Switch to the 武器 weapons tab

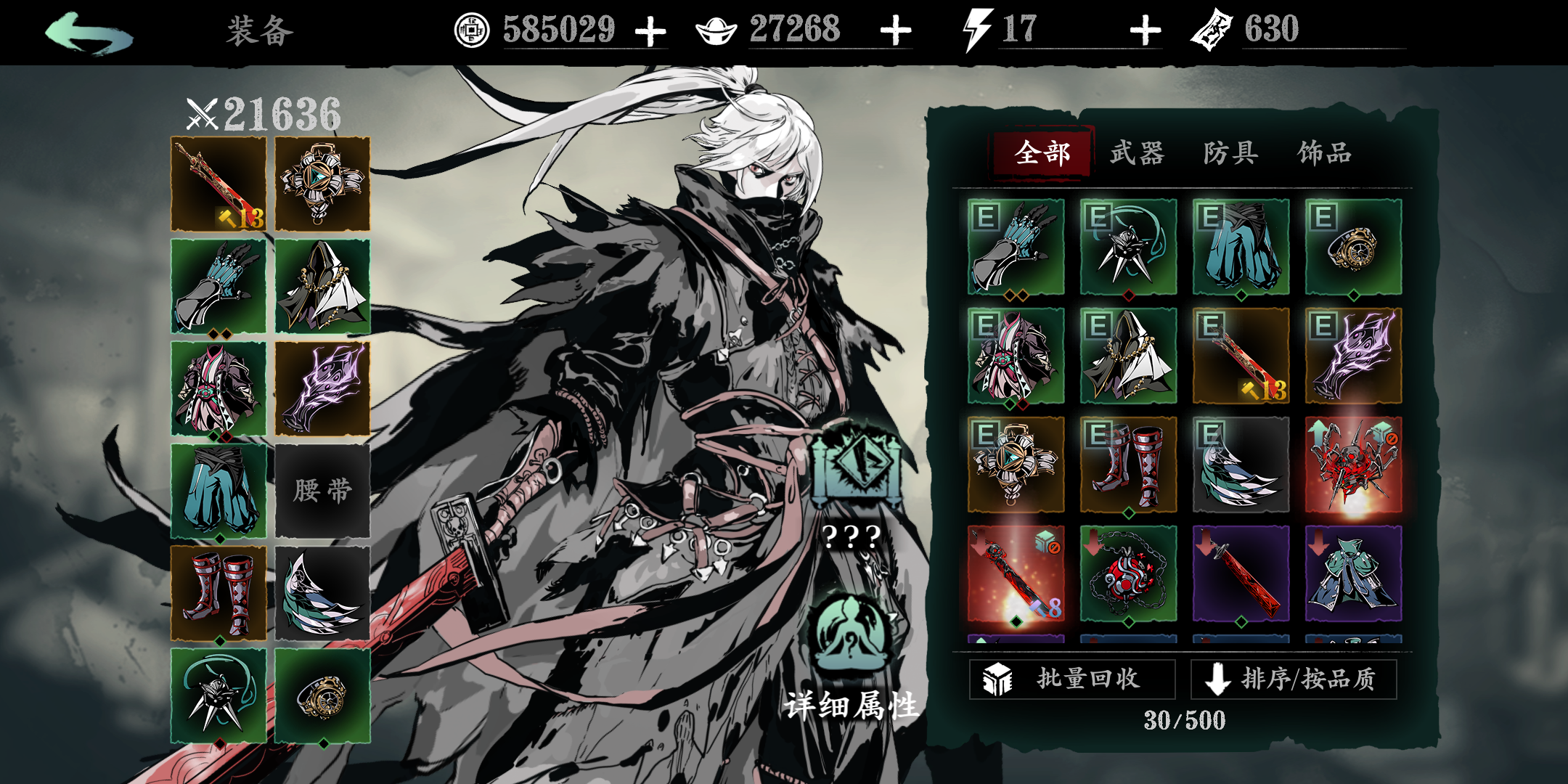pos(1136,153)
